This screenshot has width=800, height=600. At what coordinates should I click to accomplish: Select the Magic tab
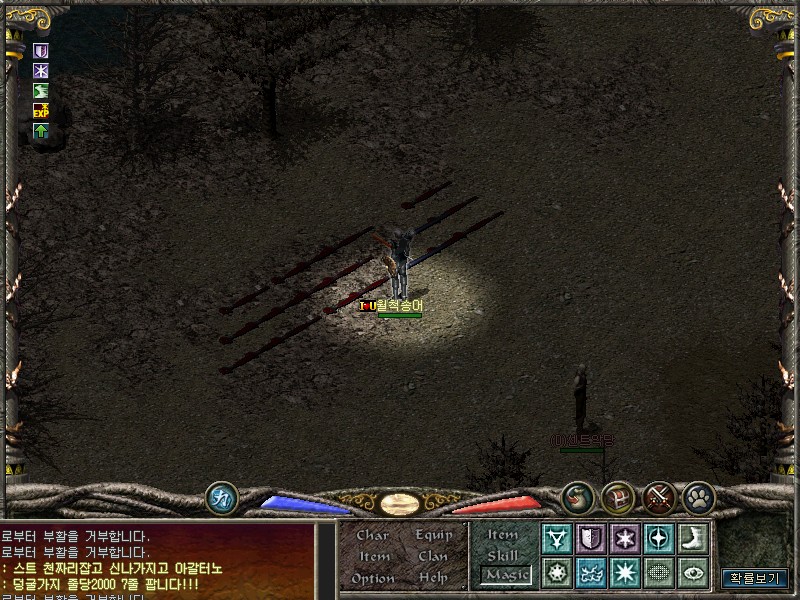click(505, 575)
